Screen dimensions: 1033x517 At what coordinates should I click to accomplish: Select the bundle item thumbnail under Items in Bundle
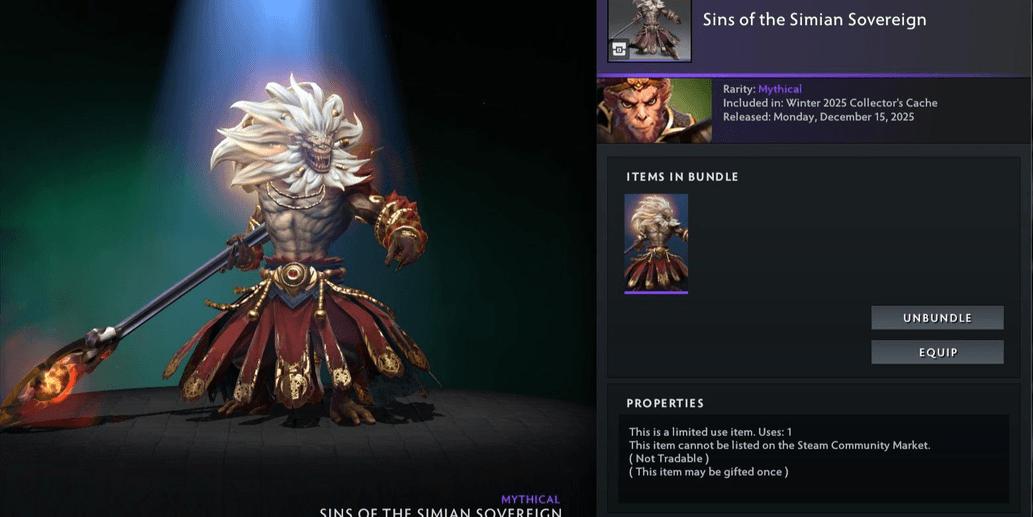[x=656, y=243]
